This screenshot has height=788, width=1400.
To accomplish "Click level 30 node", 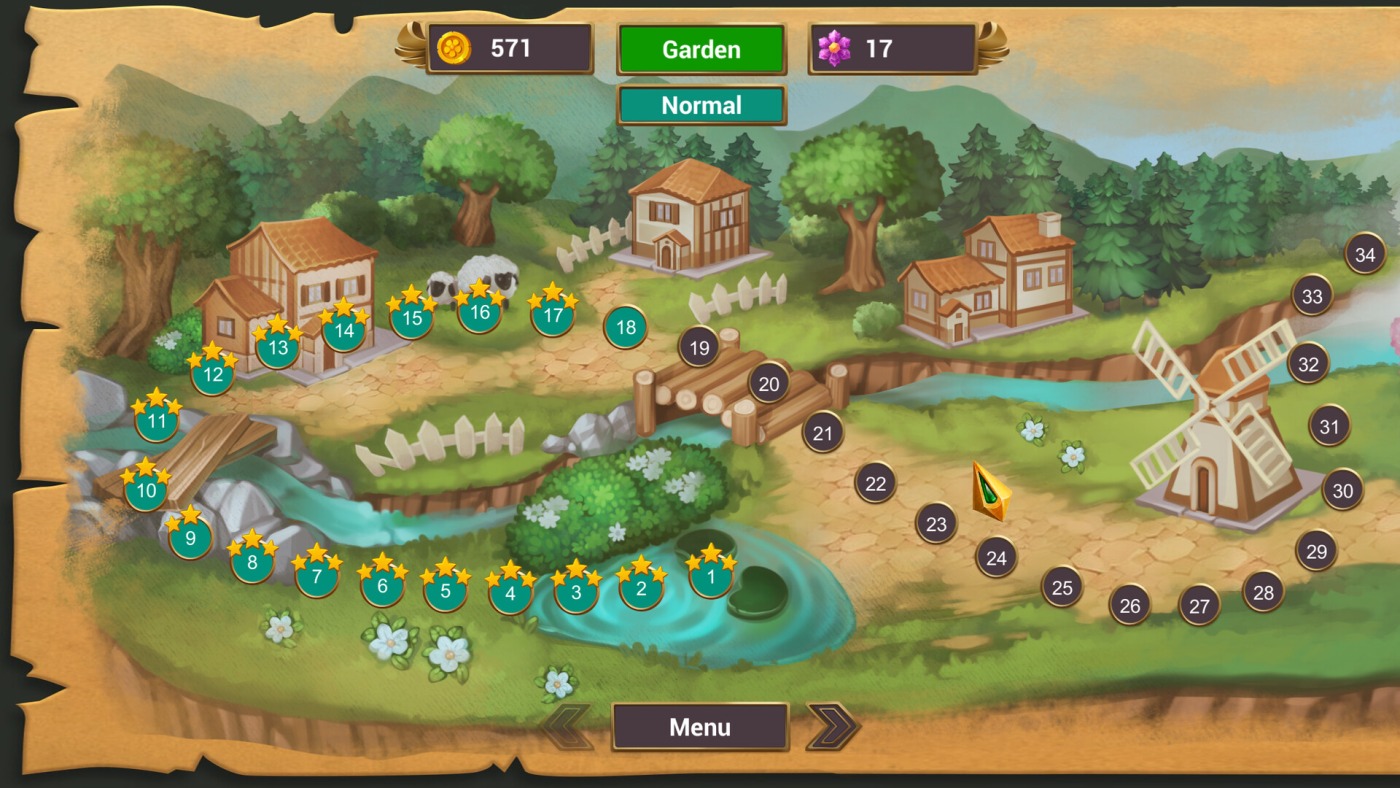I will click(x=1343, y=491).
